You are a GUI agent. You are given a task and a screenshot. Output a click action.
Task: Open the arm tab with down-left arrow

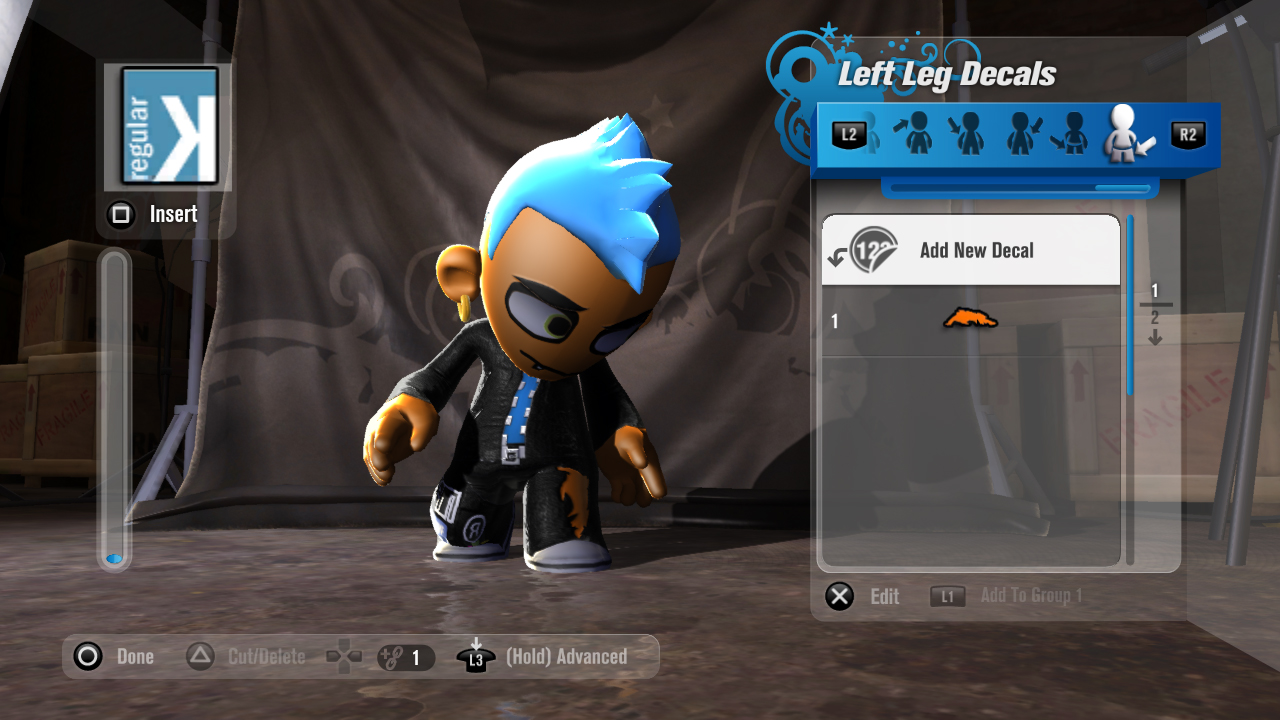coord(1021,134)
